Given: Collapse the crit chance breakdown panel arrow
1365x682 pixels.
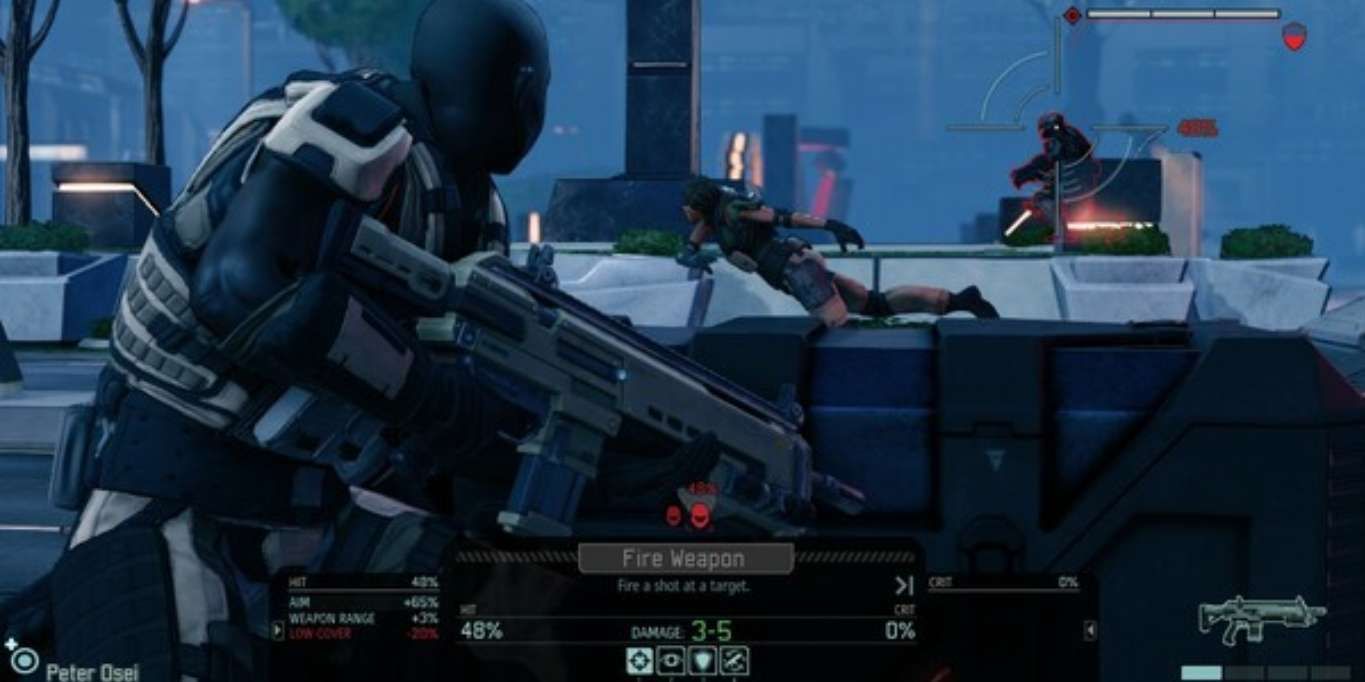Looking at the screenshot, I should coord(1090,630).
